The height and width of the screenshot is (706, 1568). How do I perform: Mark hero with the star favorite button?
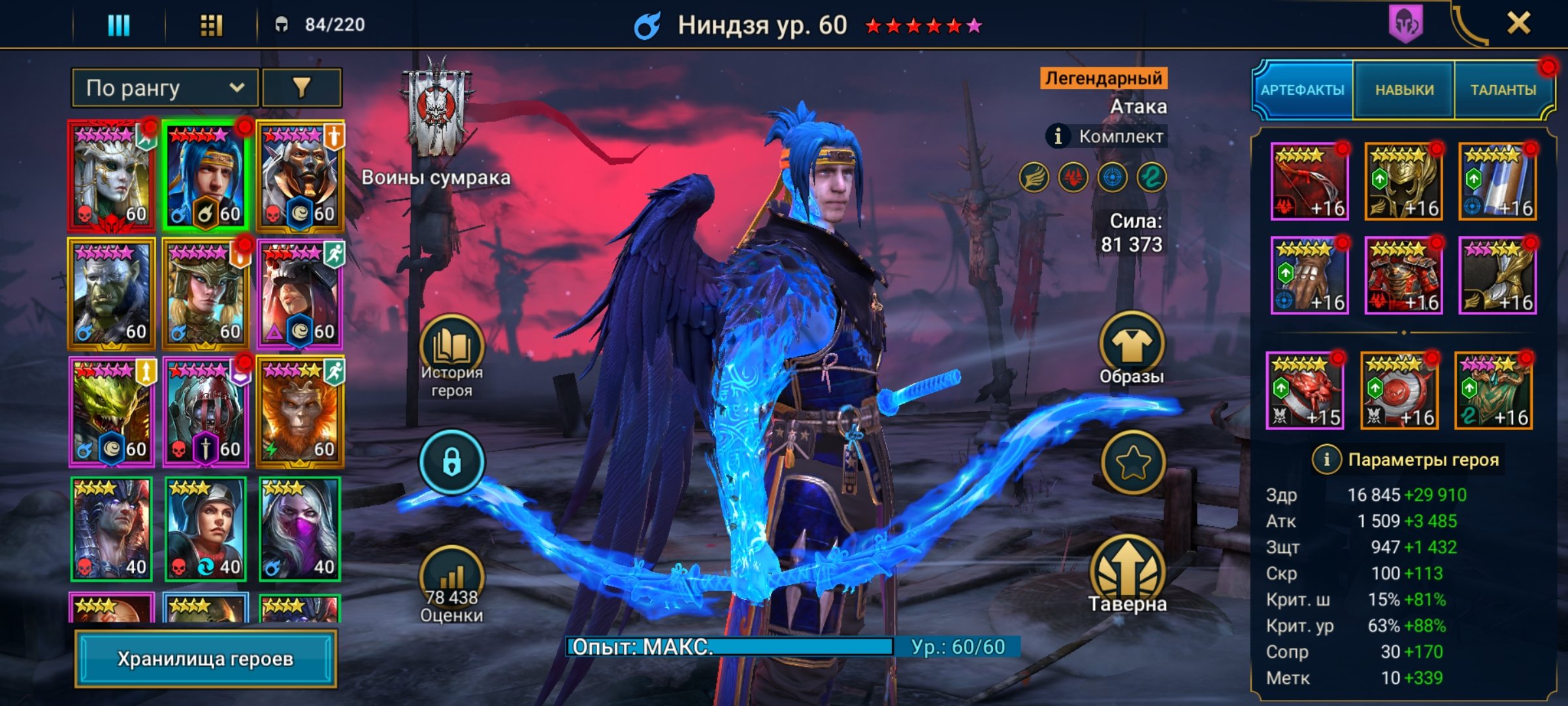(1133, 463)
